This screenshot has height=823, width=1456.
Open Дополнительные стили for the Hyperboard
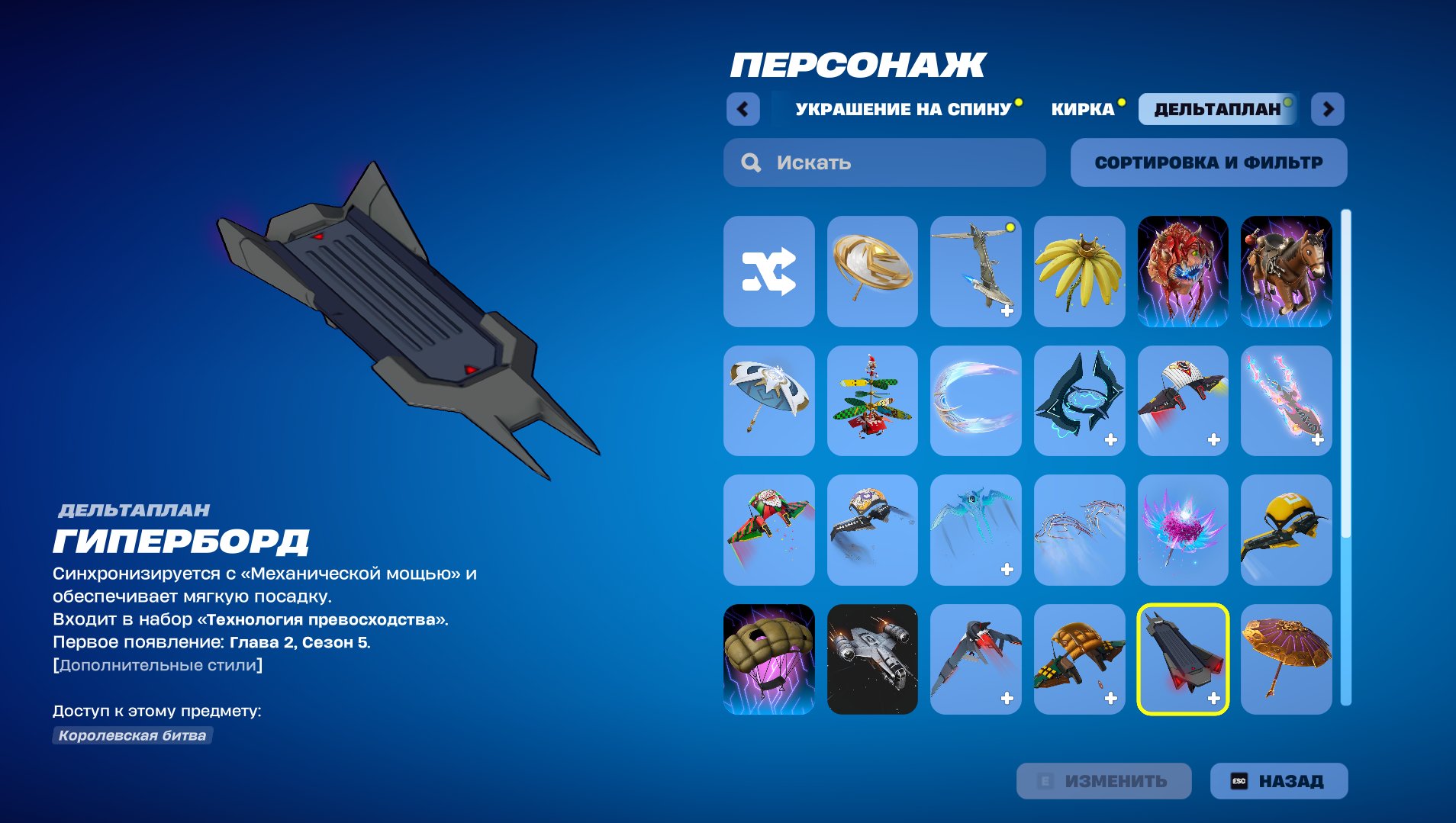[157, 664]
